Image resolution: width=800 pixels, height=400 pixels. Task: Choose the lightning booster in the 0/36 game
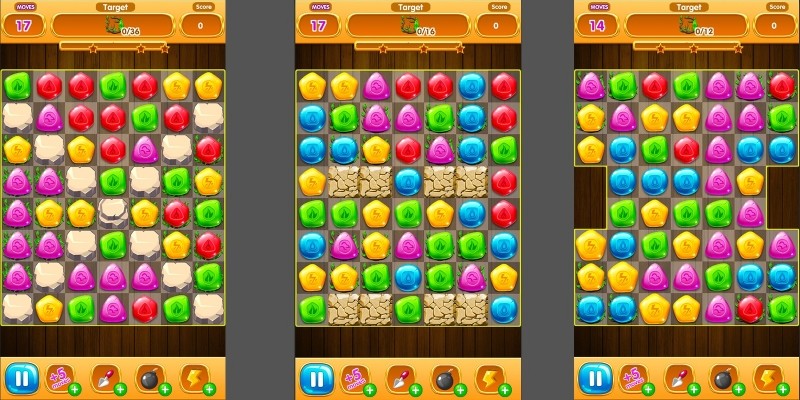point(194,378)
